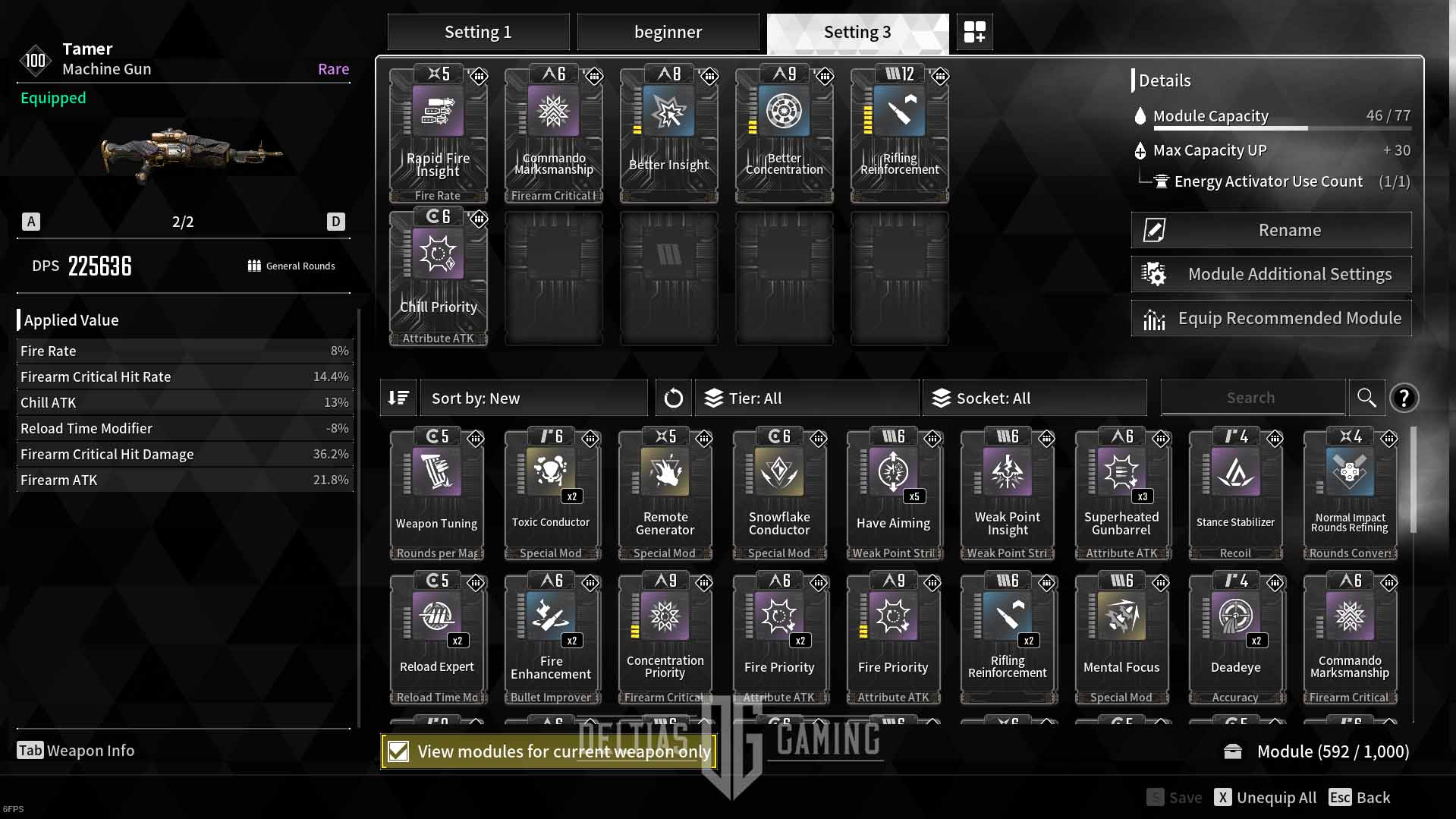The image size is (1456, 819).
Task: Click the module search field
Action: (1252, 398)
